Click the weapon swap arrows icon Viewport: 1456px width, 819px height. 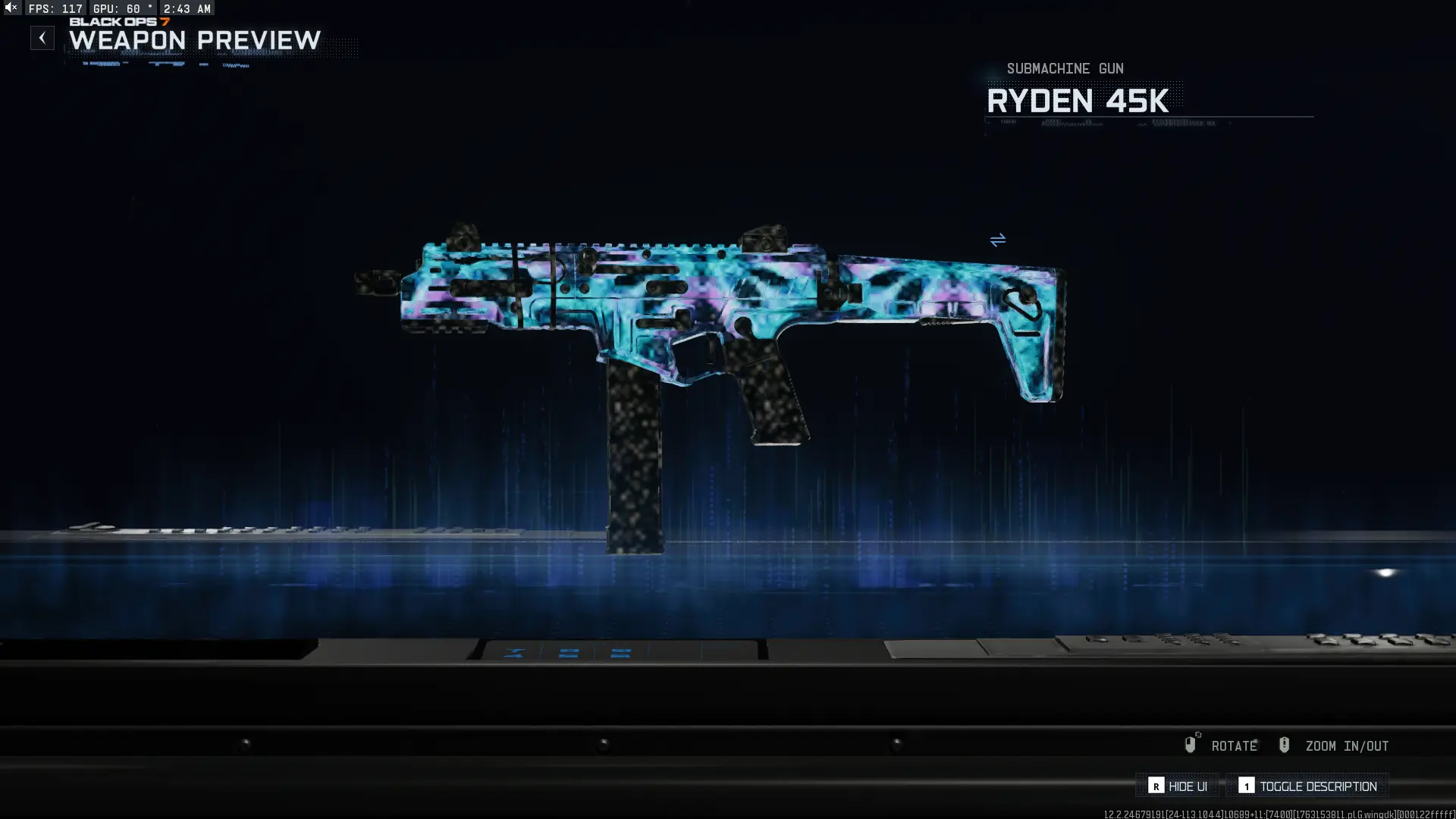tap(998, 240)
